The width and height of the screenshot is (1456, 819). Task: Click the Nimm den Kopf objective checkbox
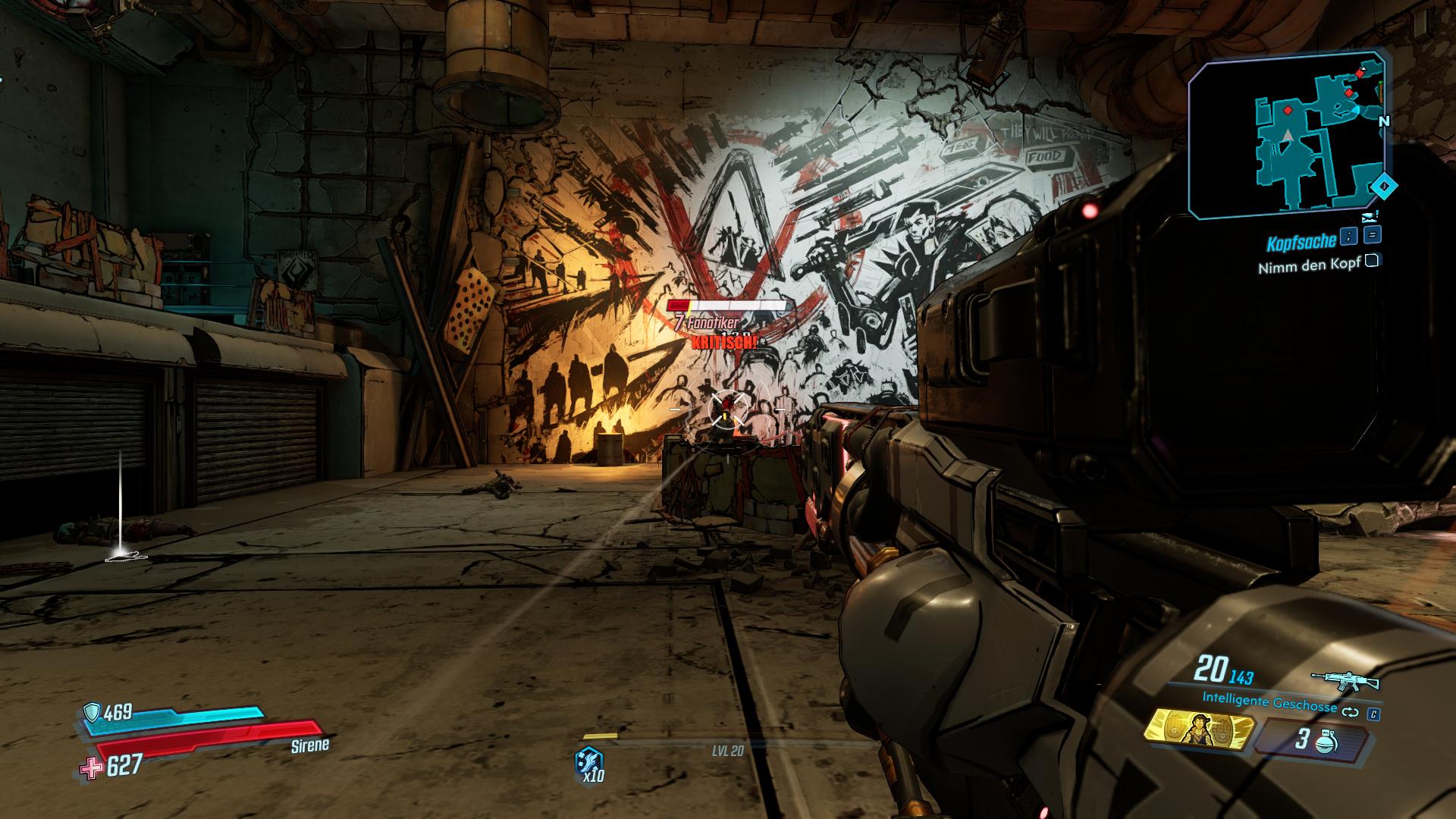point(1372,262)
